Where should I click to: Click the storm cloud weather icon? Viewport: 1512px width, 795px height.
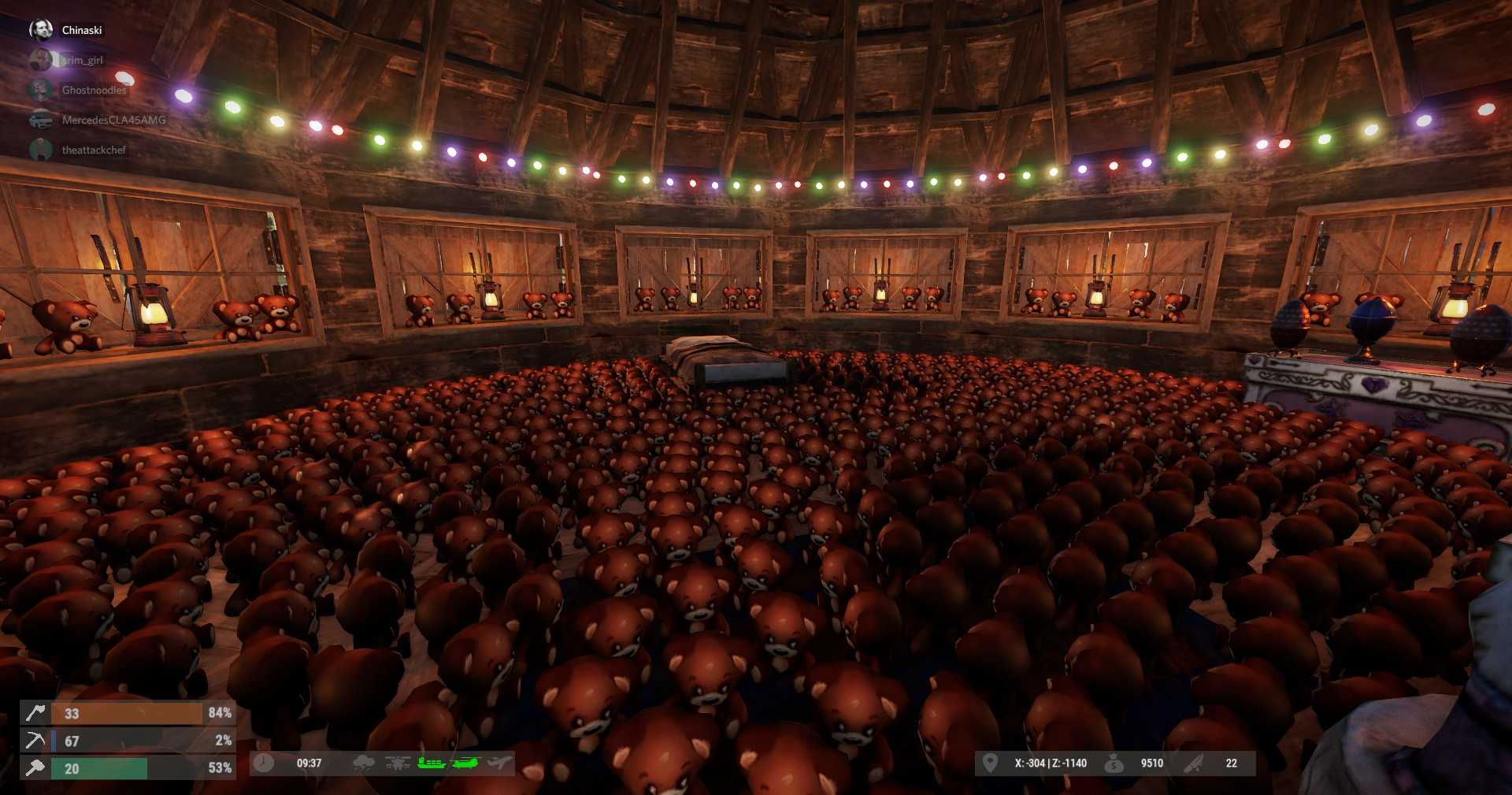pos(364,763)
